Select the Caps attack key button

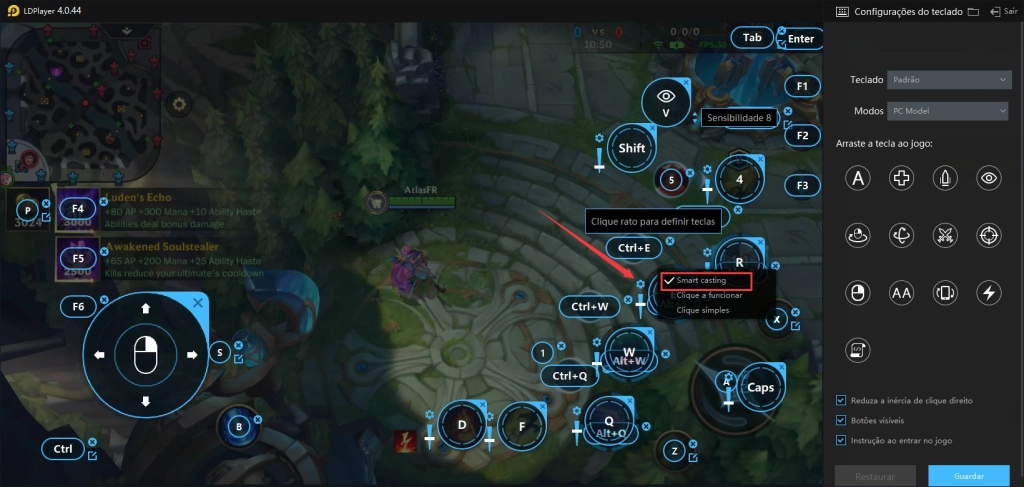[x=761, y=387]
